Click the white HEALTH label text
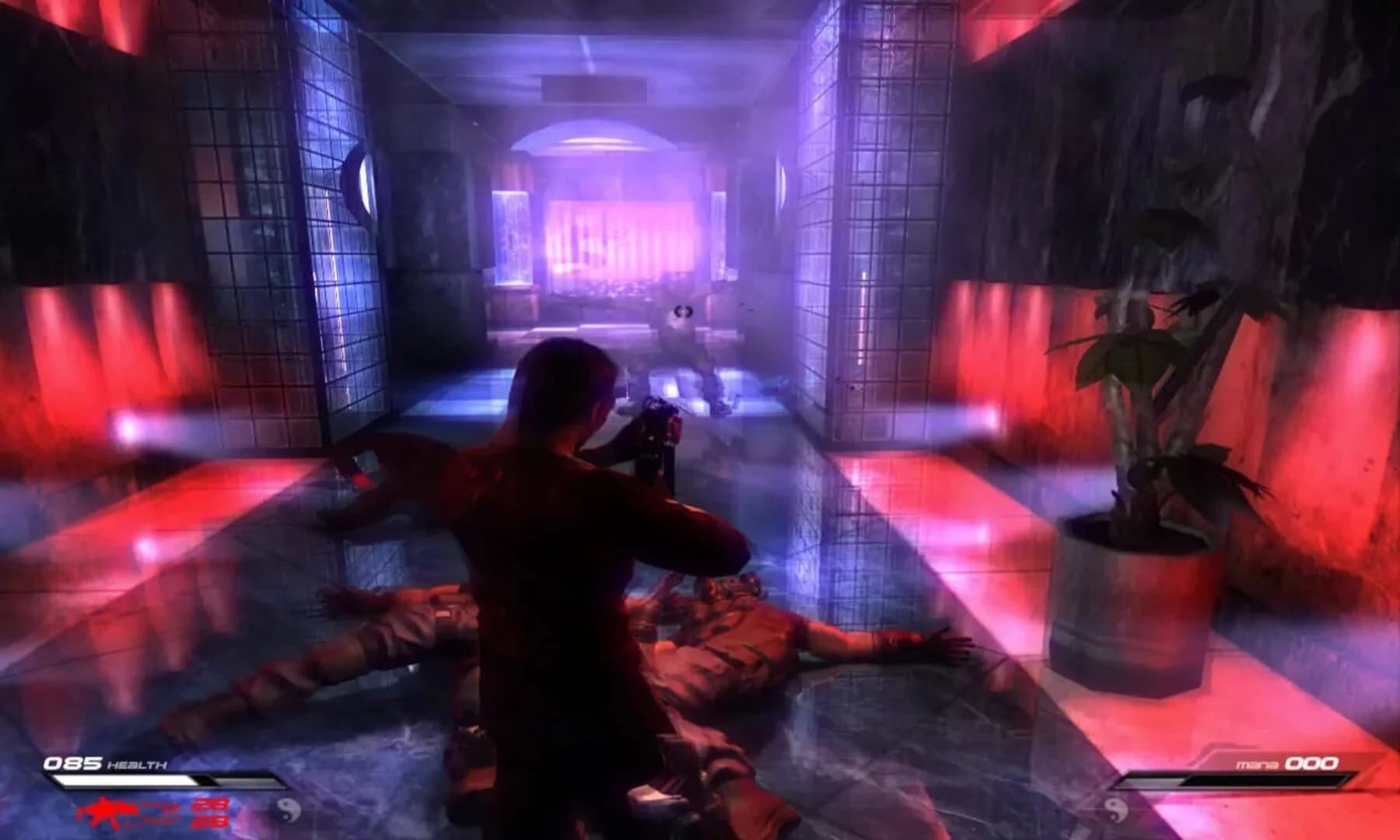This screenshot has width=1400, height=840. (136, 763)
